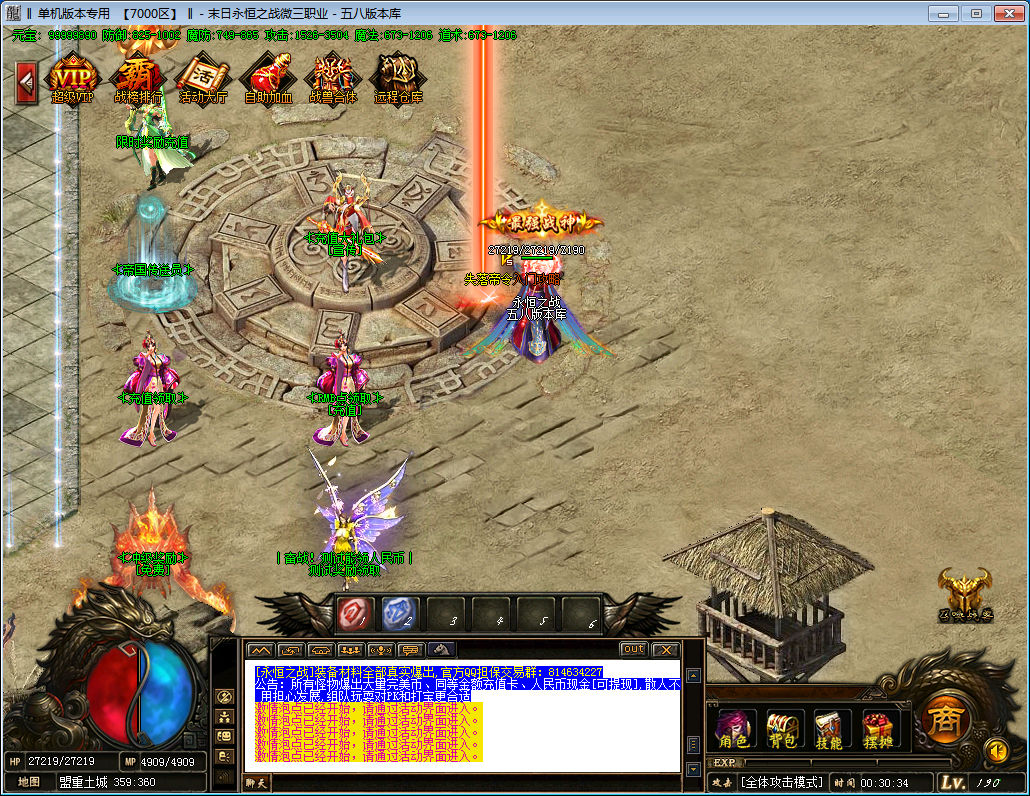Screen dimensions: 1030x796
Task: Activate the 战兽合体 icon
Action: pyautogui.click(x=333, y=78)
